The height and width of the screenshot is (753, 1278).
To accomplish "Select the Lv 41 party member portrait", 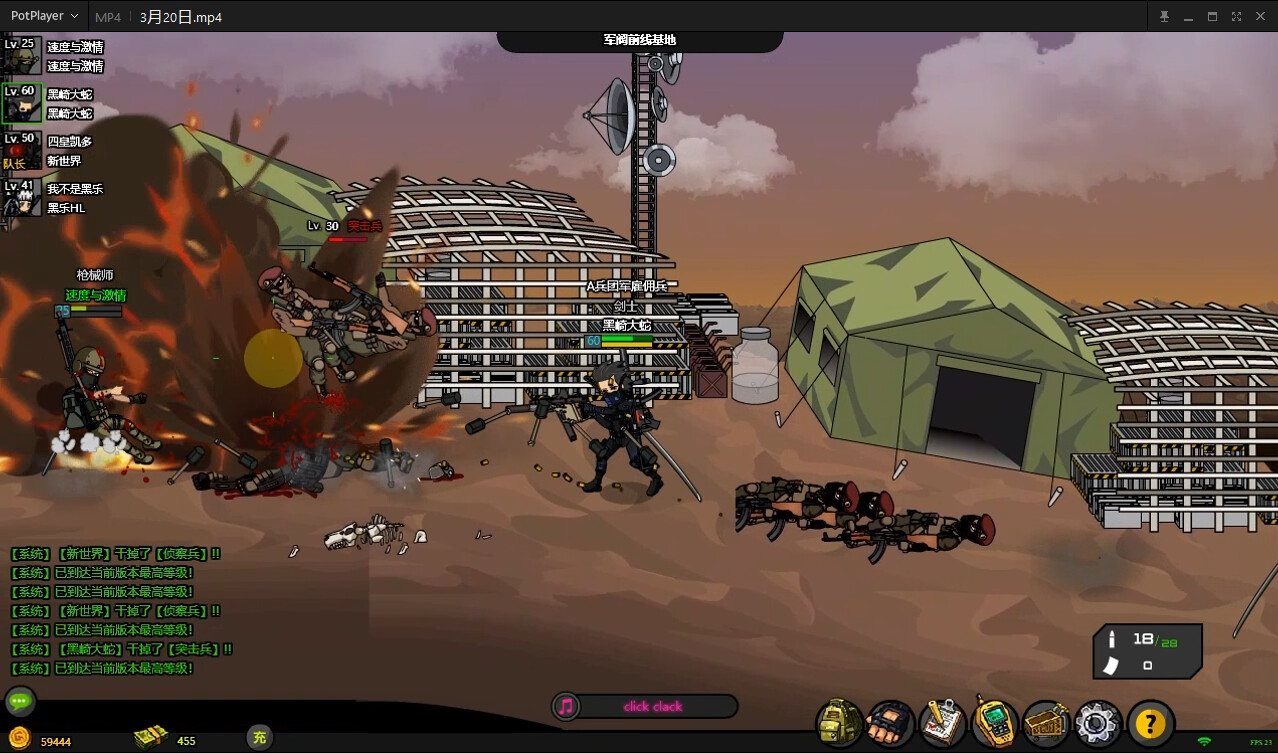I will (21, 198).
